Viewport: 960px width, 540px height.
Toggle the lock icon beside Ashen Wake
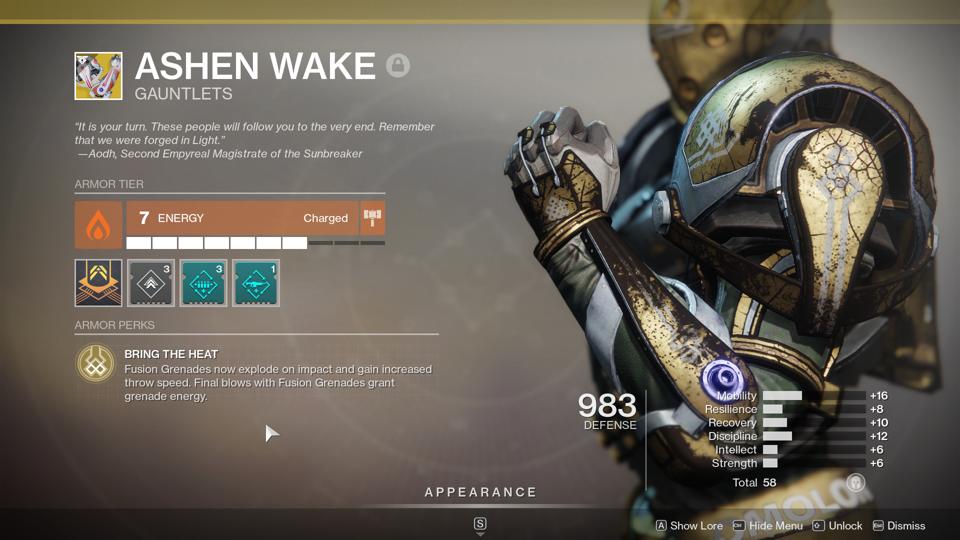click(398, 67)
